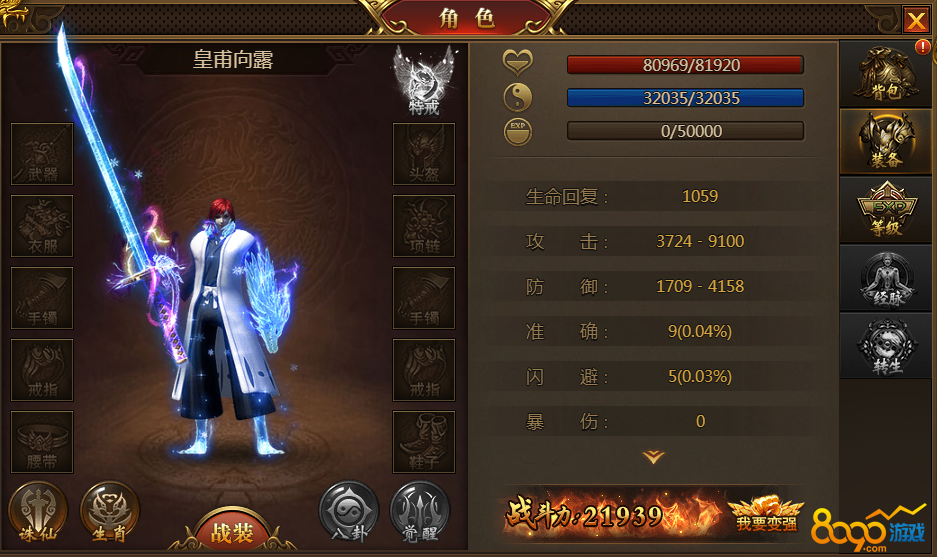Select the 经脉 meridians tab

pos(887,277)
